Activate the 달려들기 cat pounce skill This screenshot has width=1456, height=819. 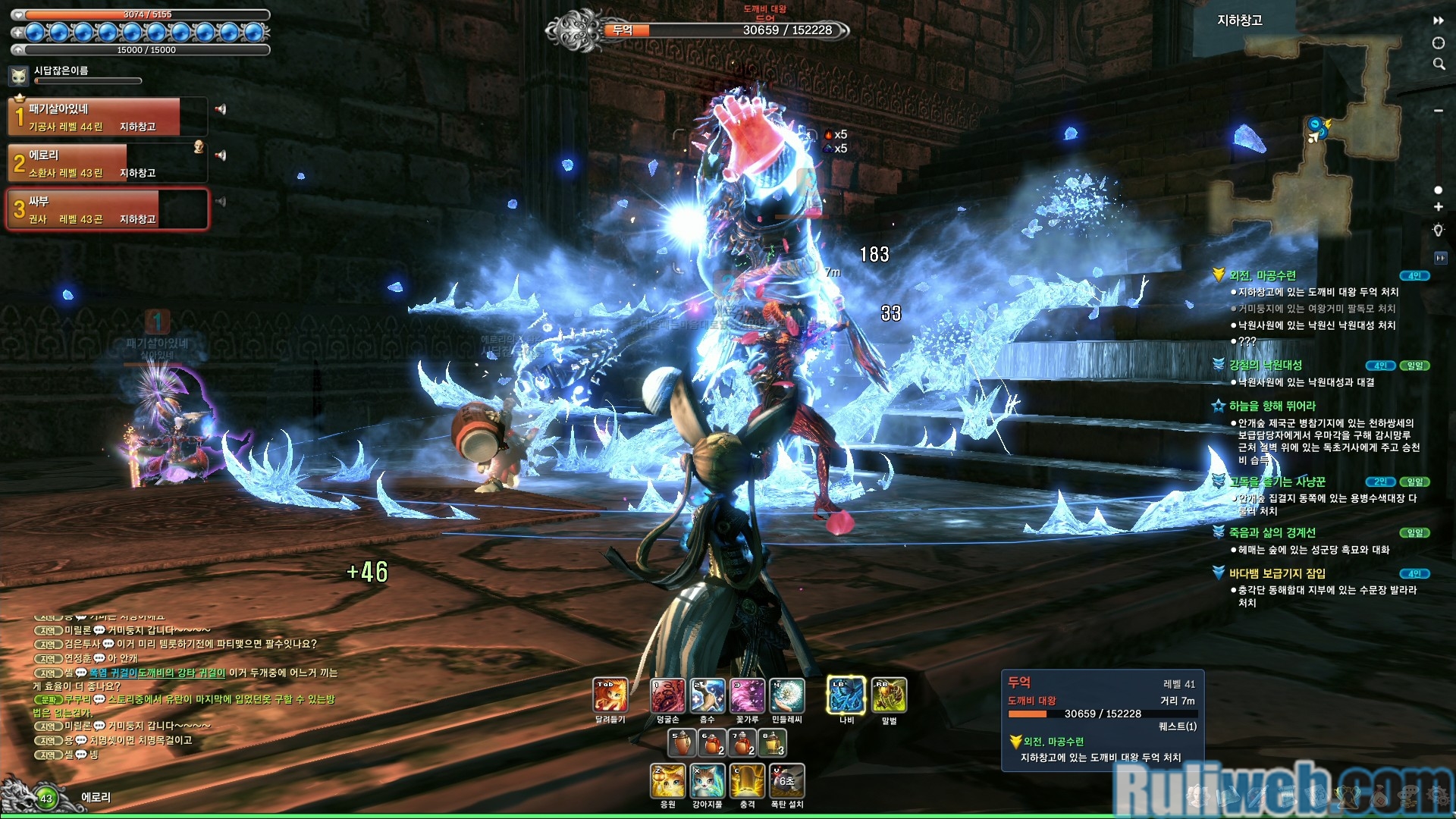[610, 695]
